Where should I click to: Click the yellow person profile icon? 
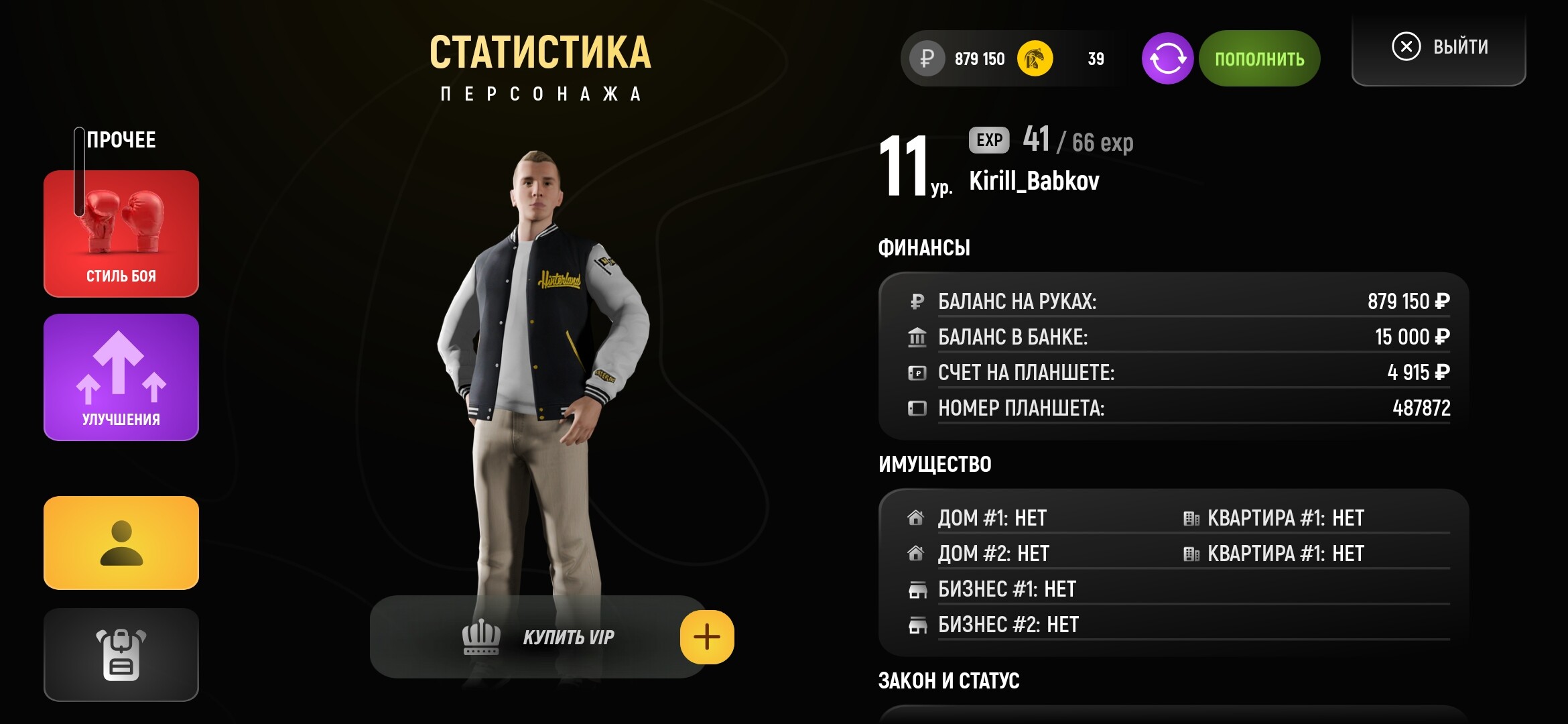(121, 542)
